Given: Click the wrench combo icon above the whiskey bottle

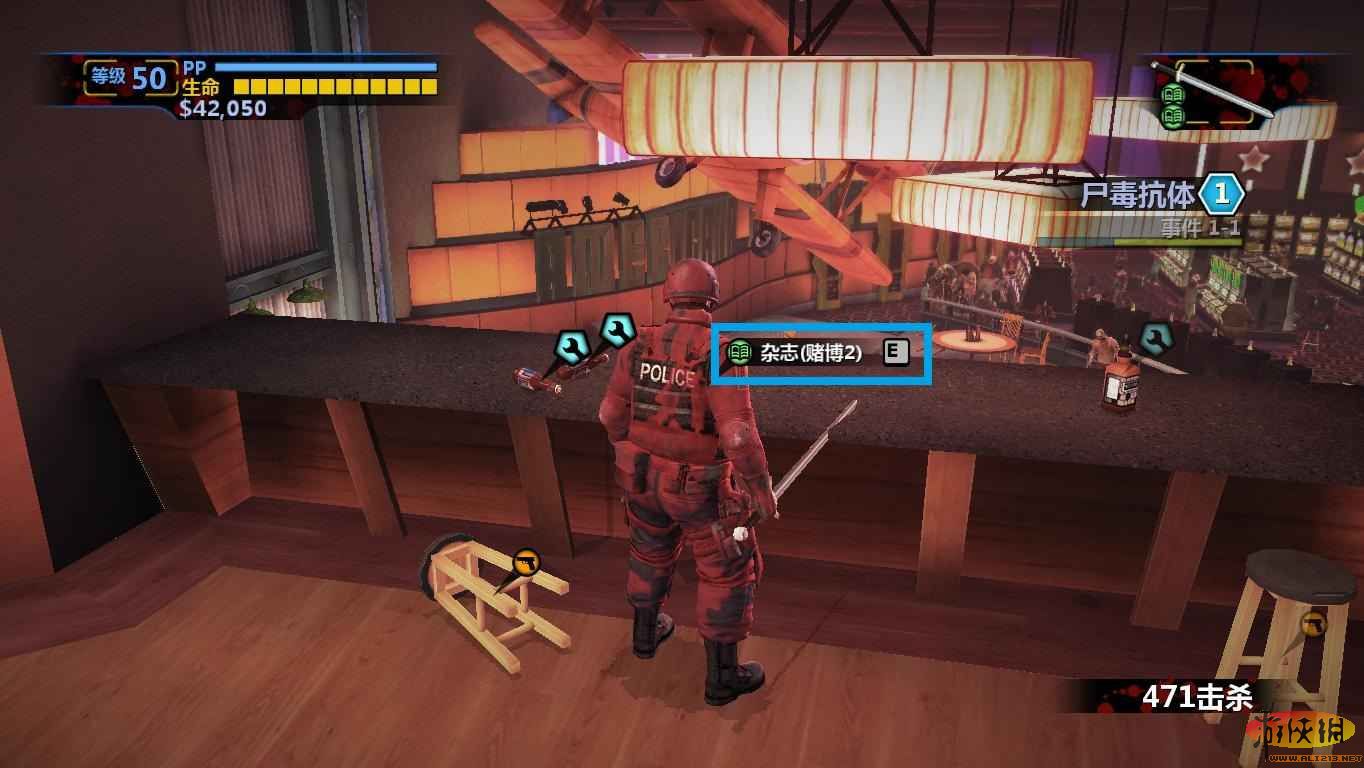Looking at the screenshot, I should point(1155,338).
